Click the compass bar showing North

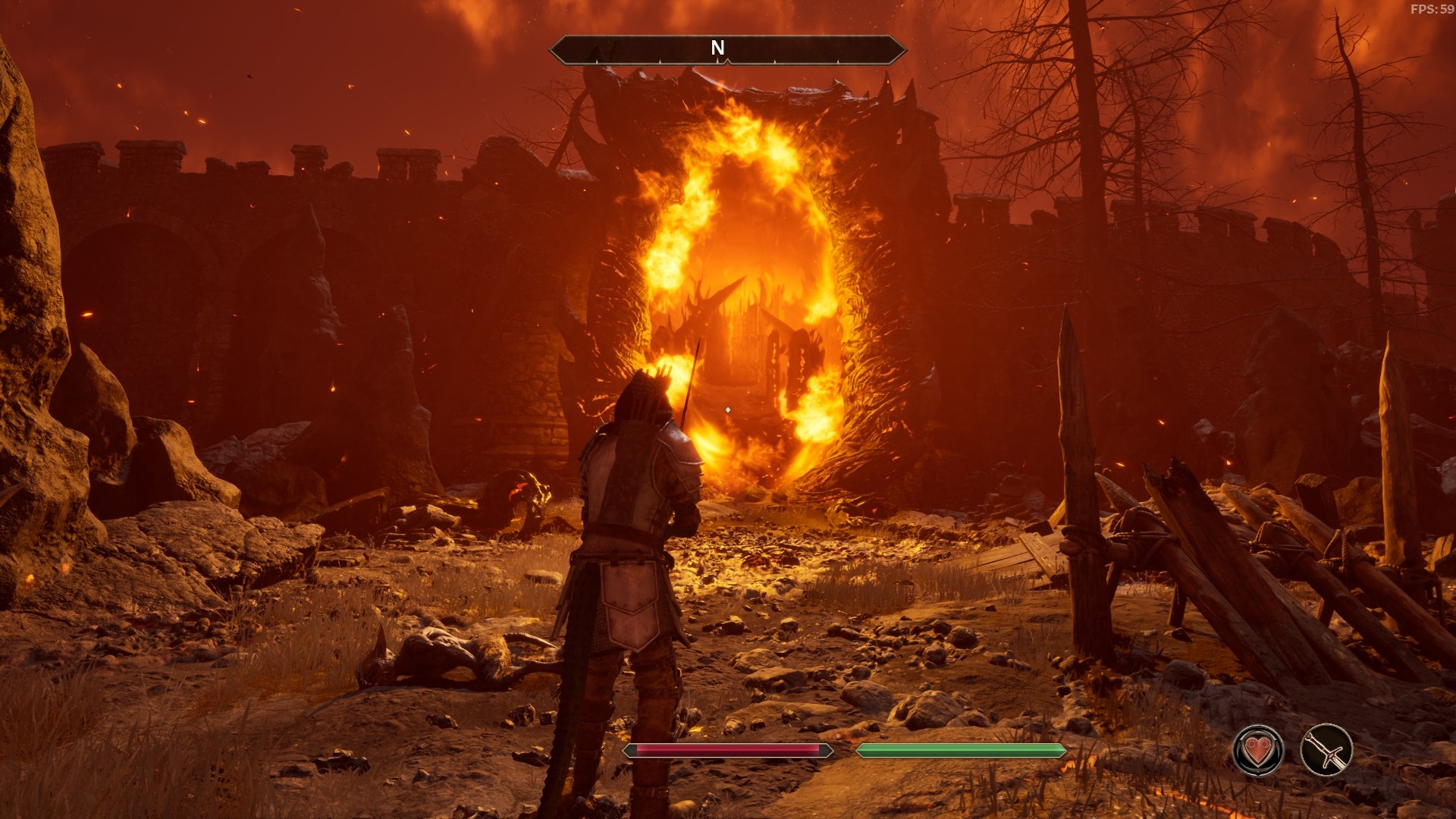coord(727,49)
